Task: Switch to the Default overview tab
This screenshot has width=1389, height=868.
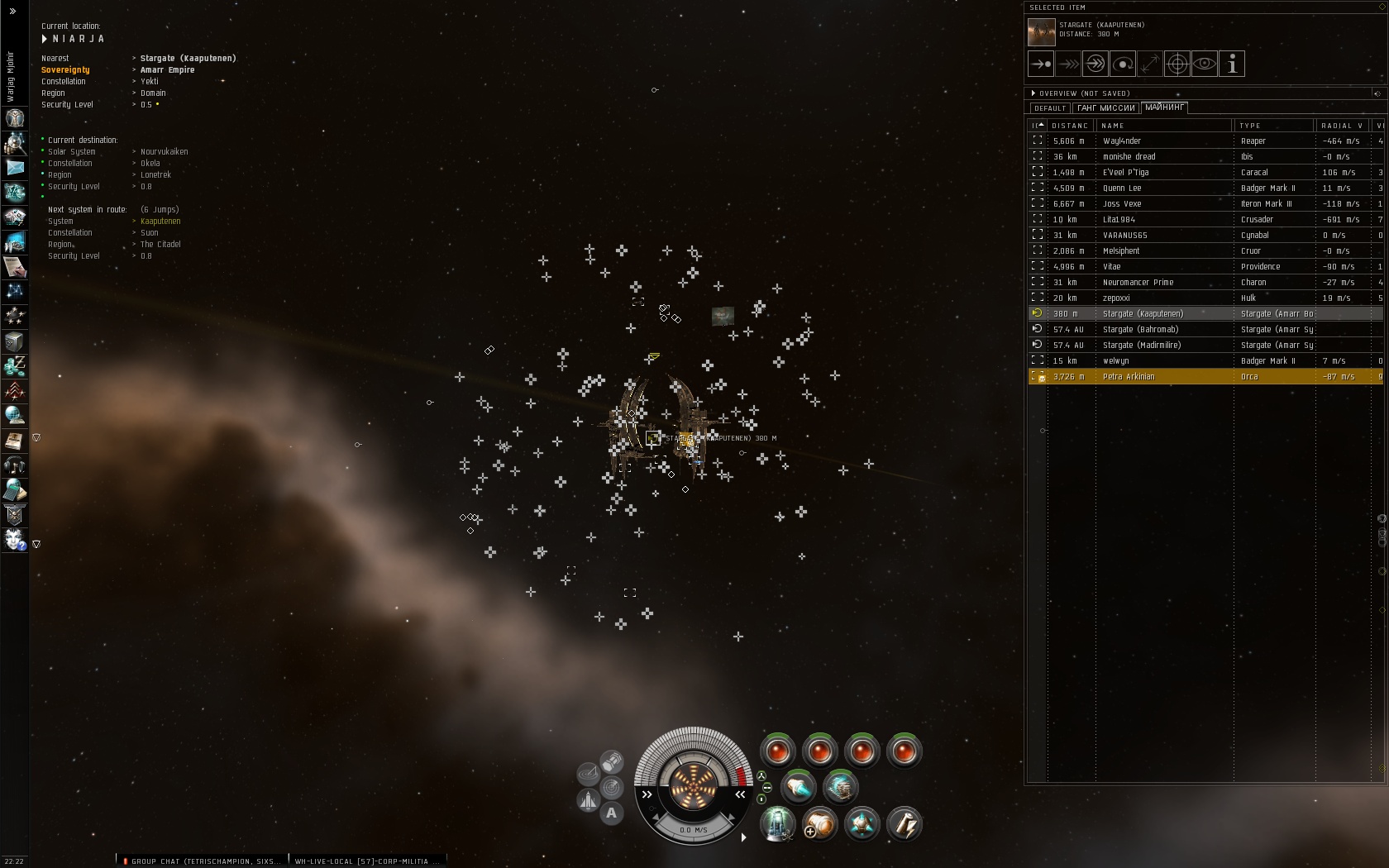Action: tap(1050, 108)
